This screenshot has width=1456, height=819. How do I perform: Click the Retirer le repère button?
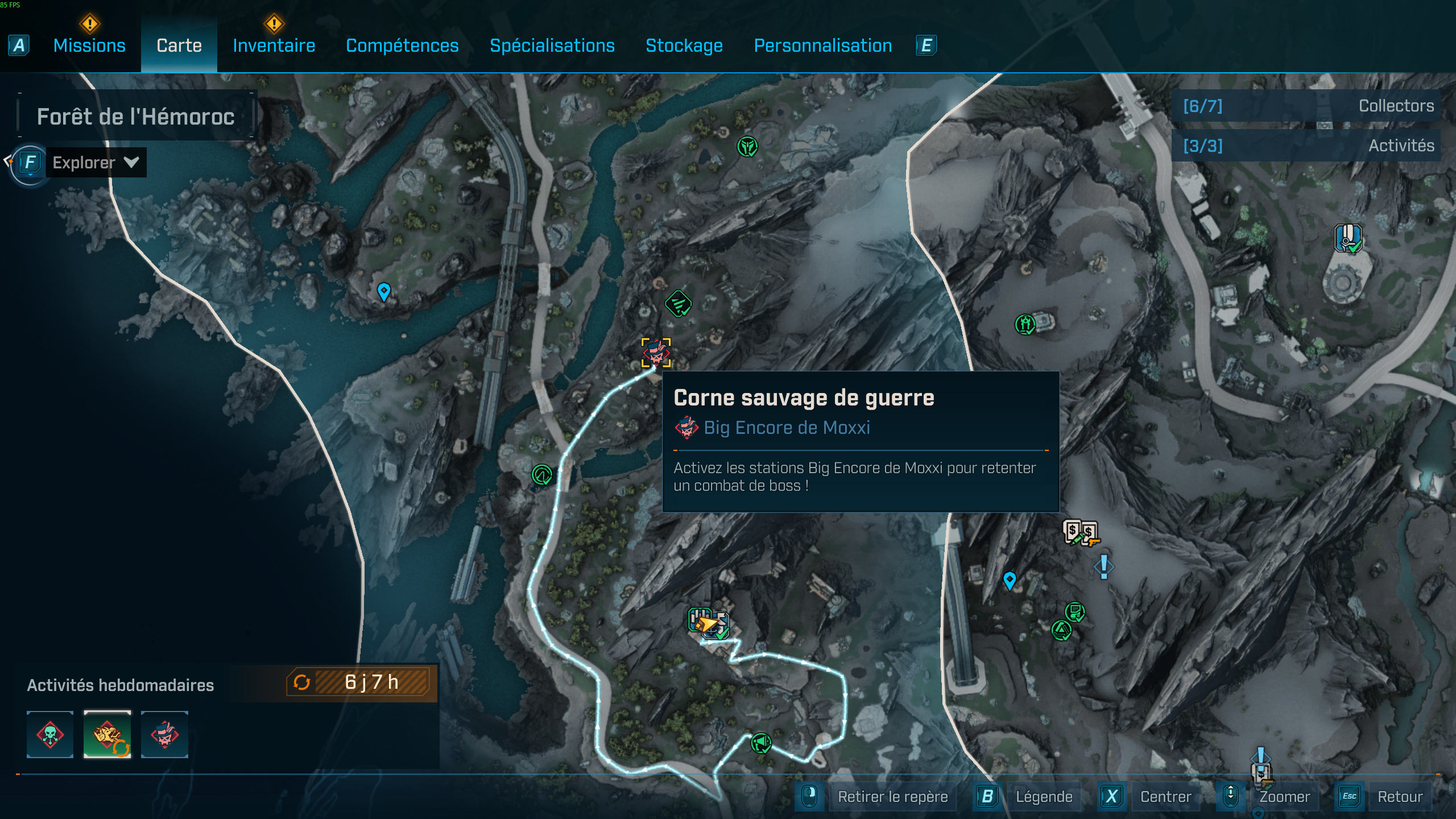click(x=893, y=796)
